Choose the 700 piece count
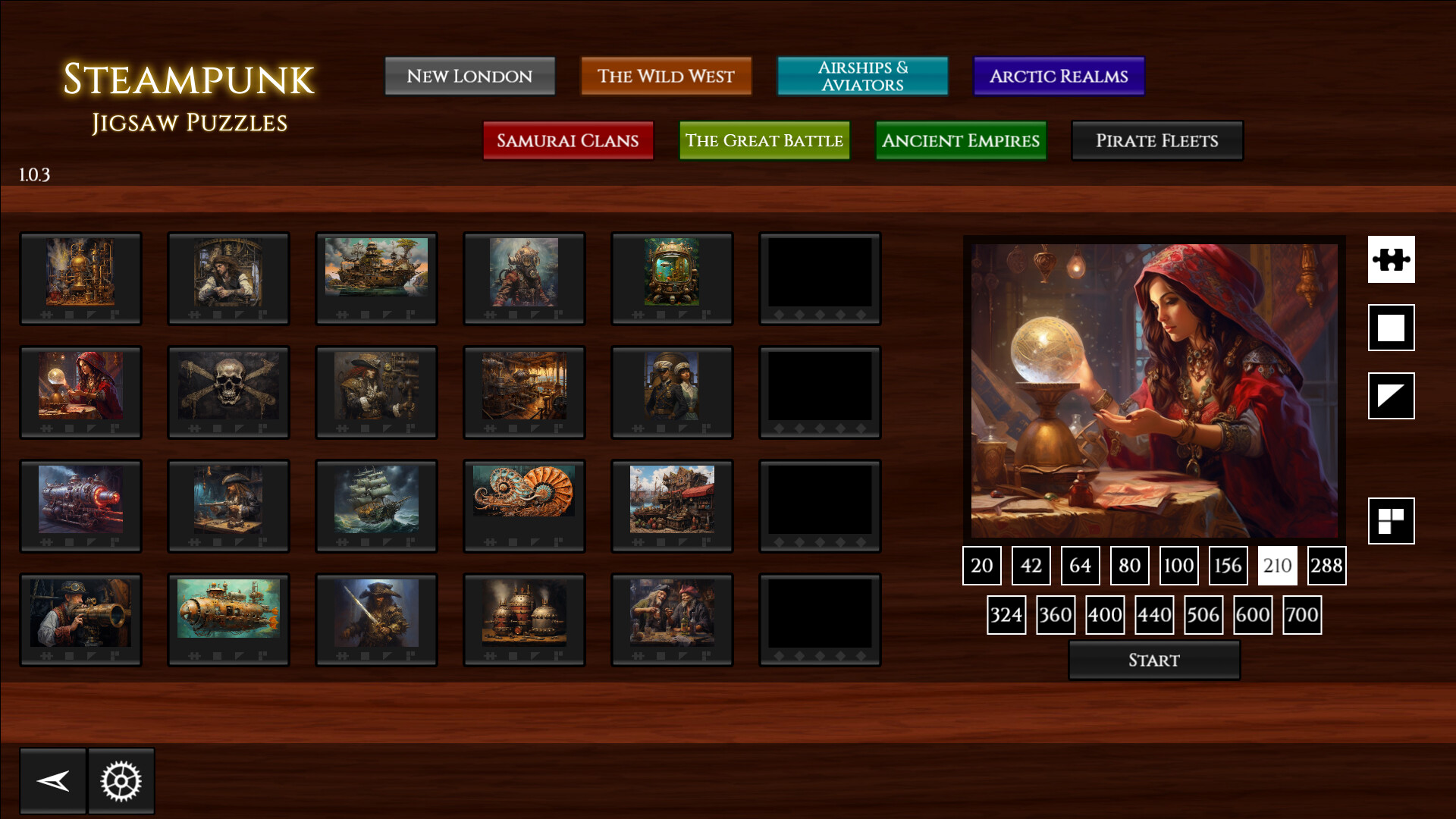Screen dimensions: 1456x819 point(1301,615)
